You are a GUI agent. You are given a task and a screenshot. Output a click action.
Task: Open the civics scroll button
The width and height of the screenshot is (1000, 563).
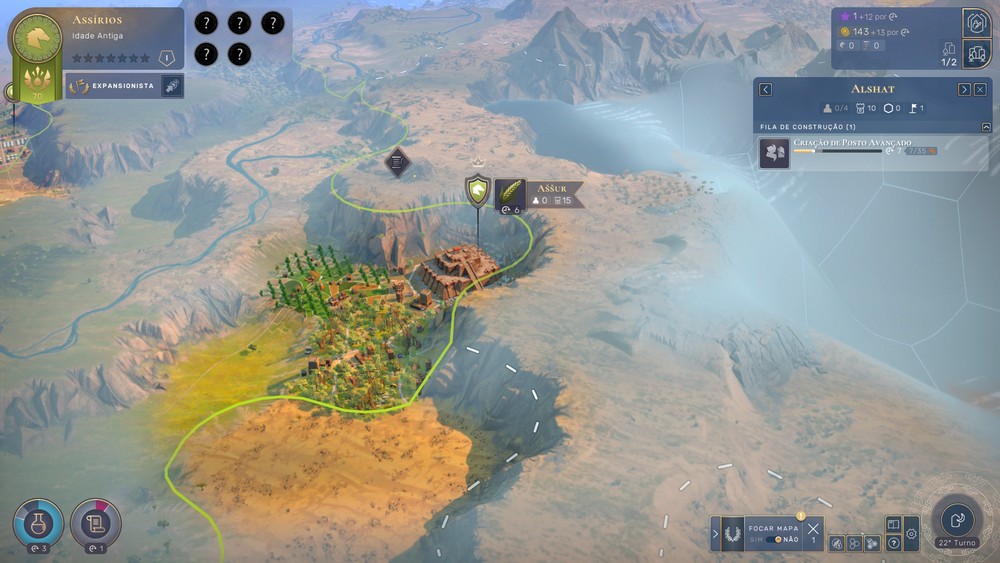click(96, 522)
